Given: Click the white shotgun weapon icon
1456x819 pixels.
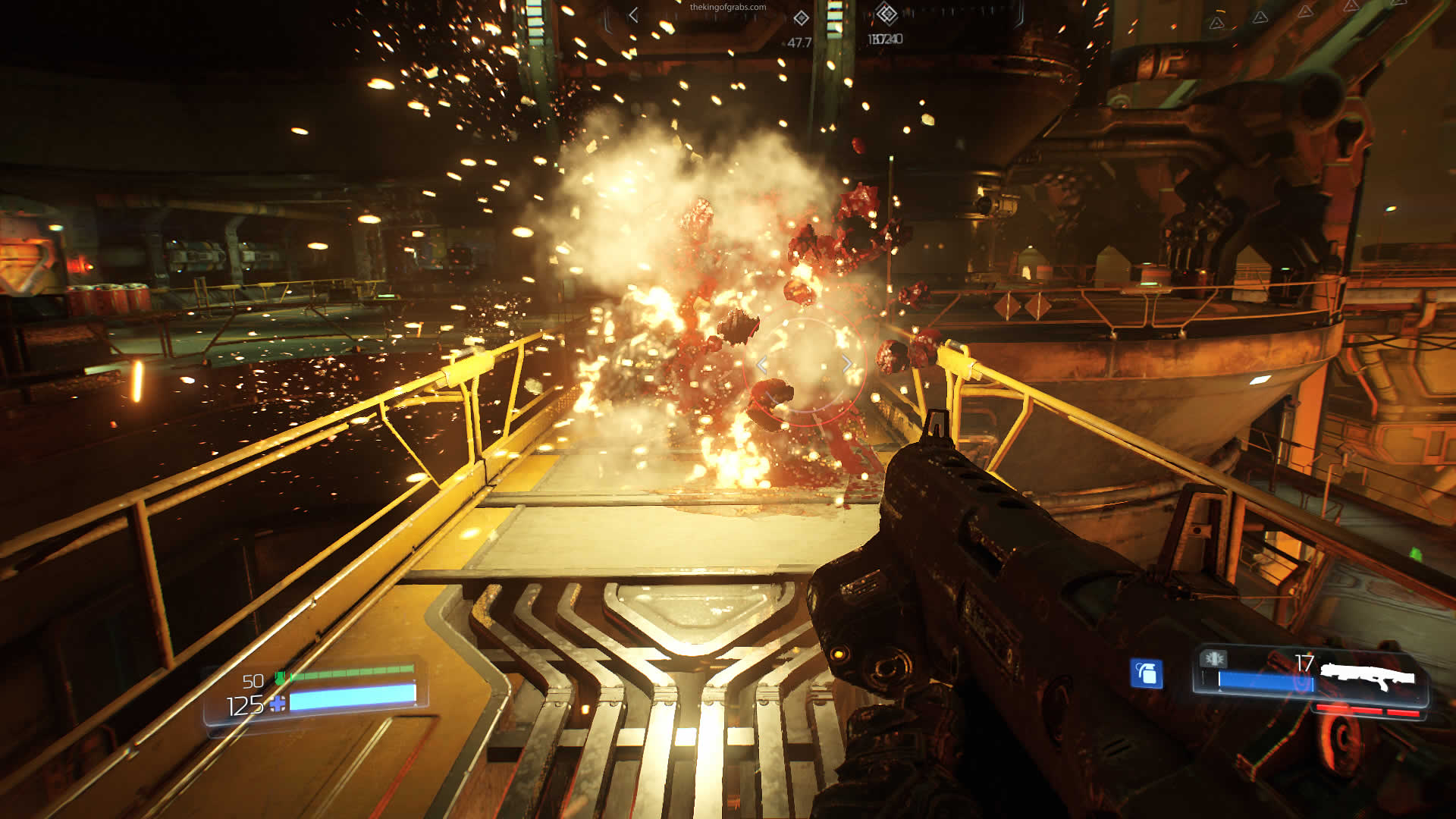Looking at the screenshot, I should pos(1368,675).
